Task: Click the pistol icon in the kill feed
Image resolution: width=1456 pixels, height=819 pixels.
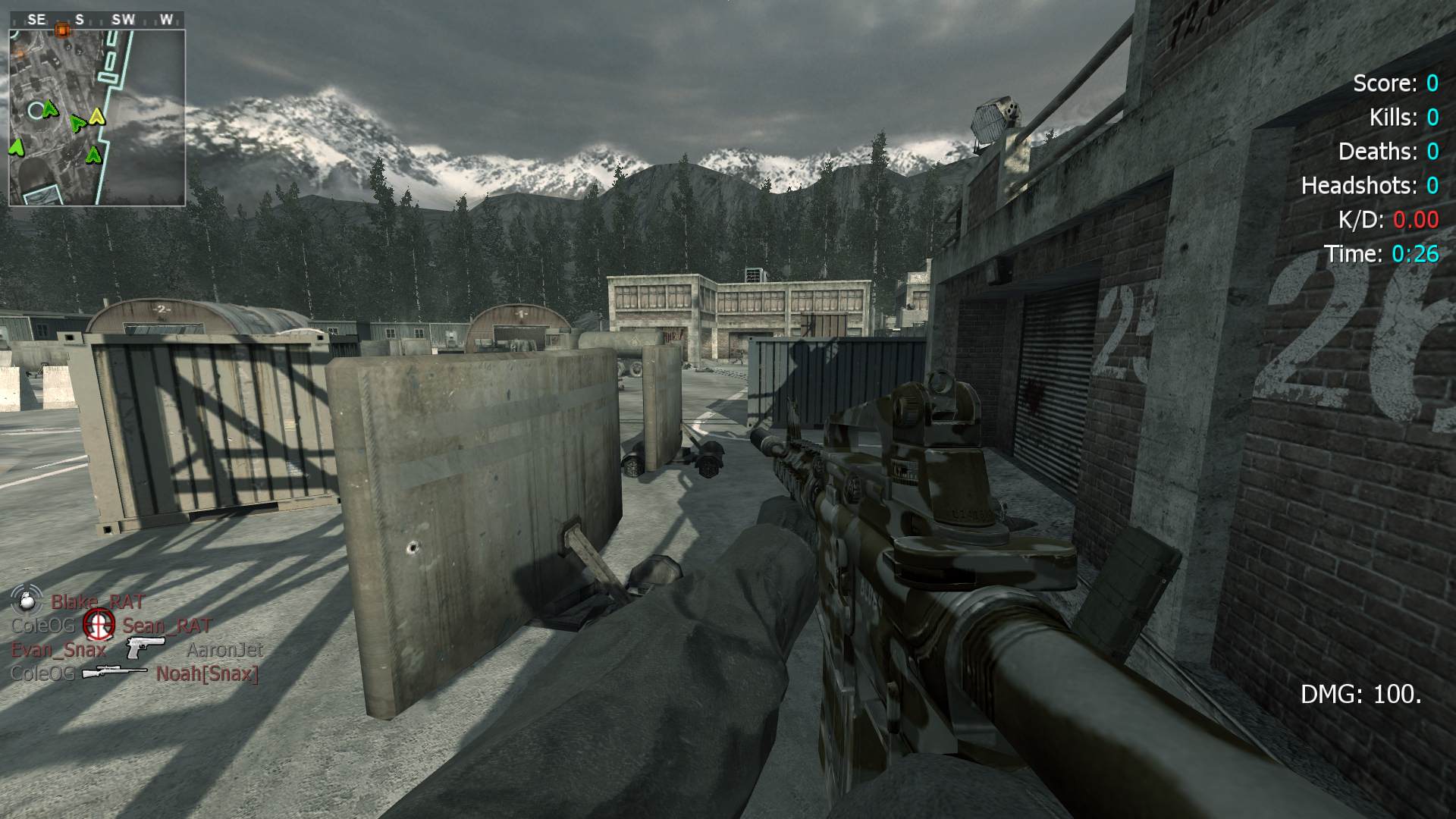Action: point(145,648)
